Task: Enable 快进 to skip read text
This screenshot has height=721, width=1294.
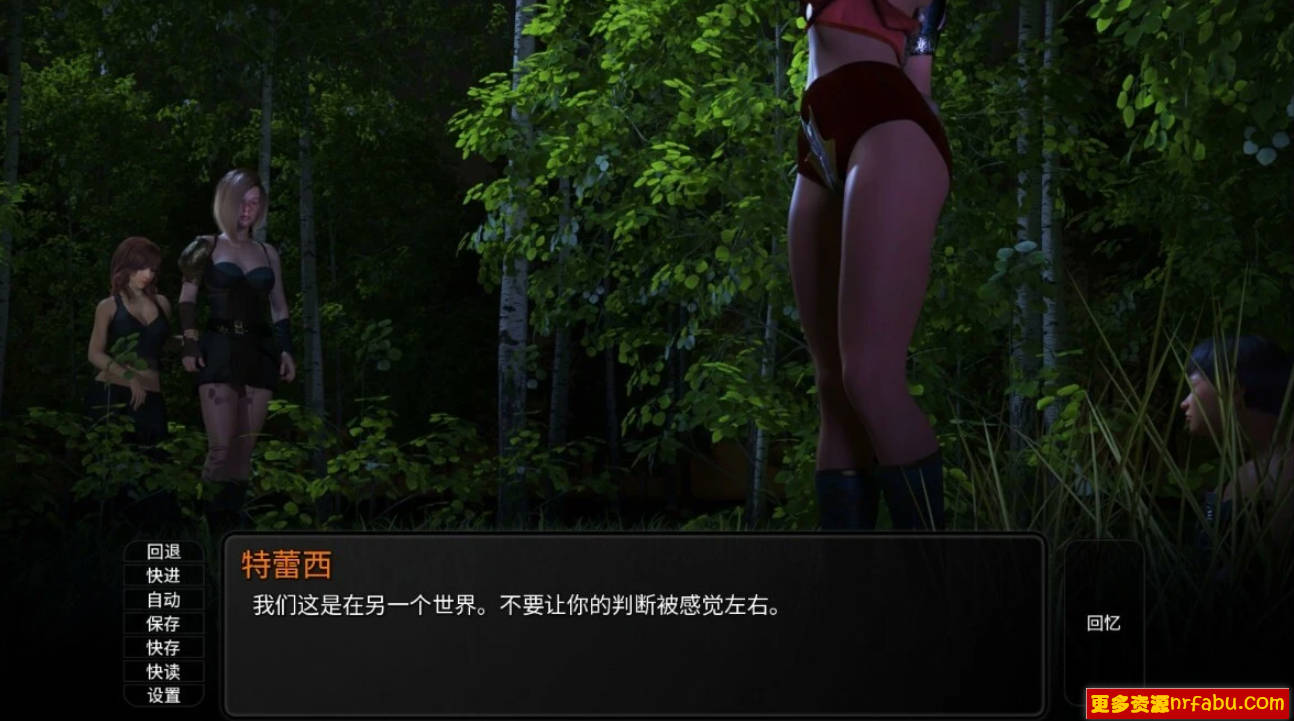Action: click(165, 573)
